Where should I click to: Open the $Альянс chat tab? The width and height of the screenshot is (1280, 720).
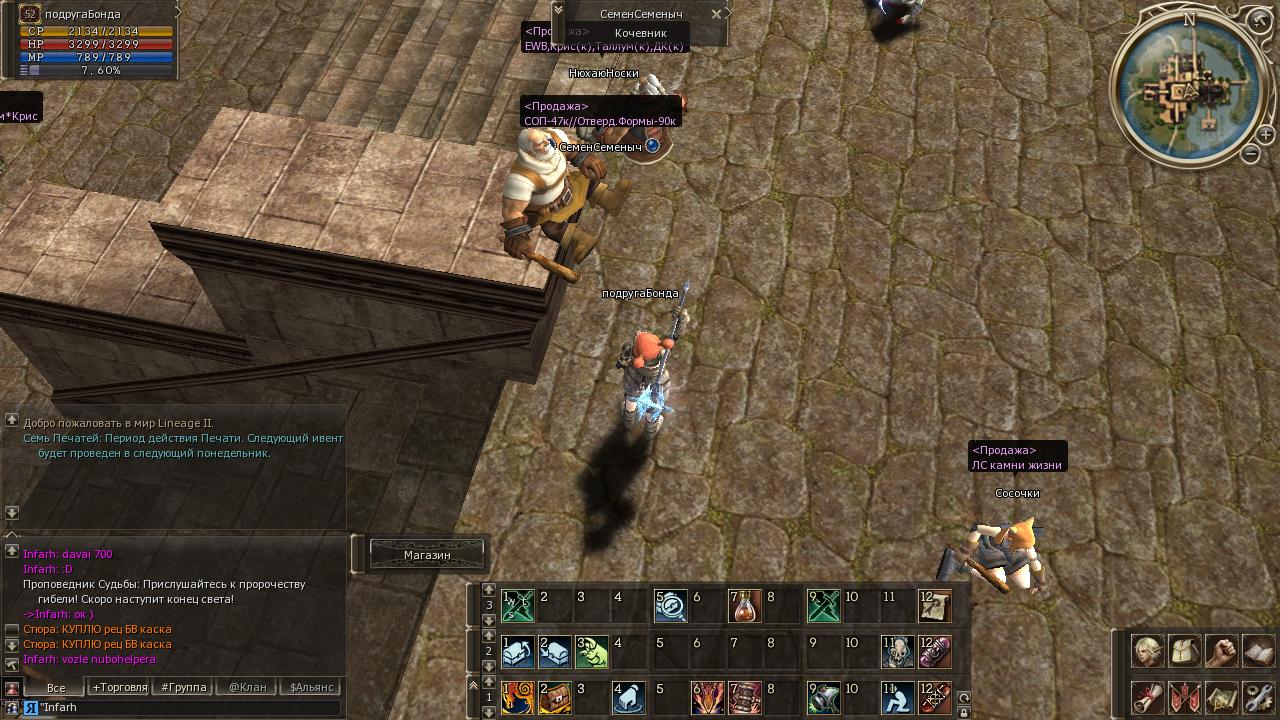[x=312, y=687]
